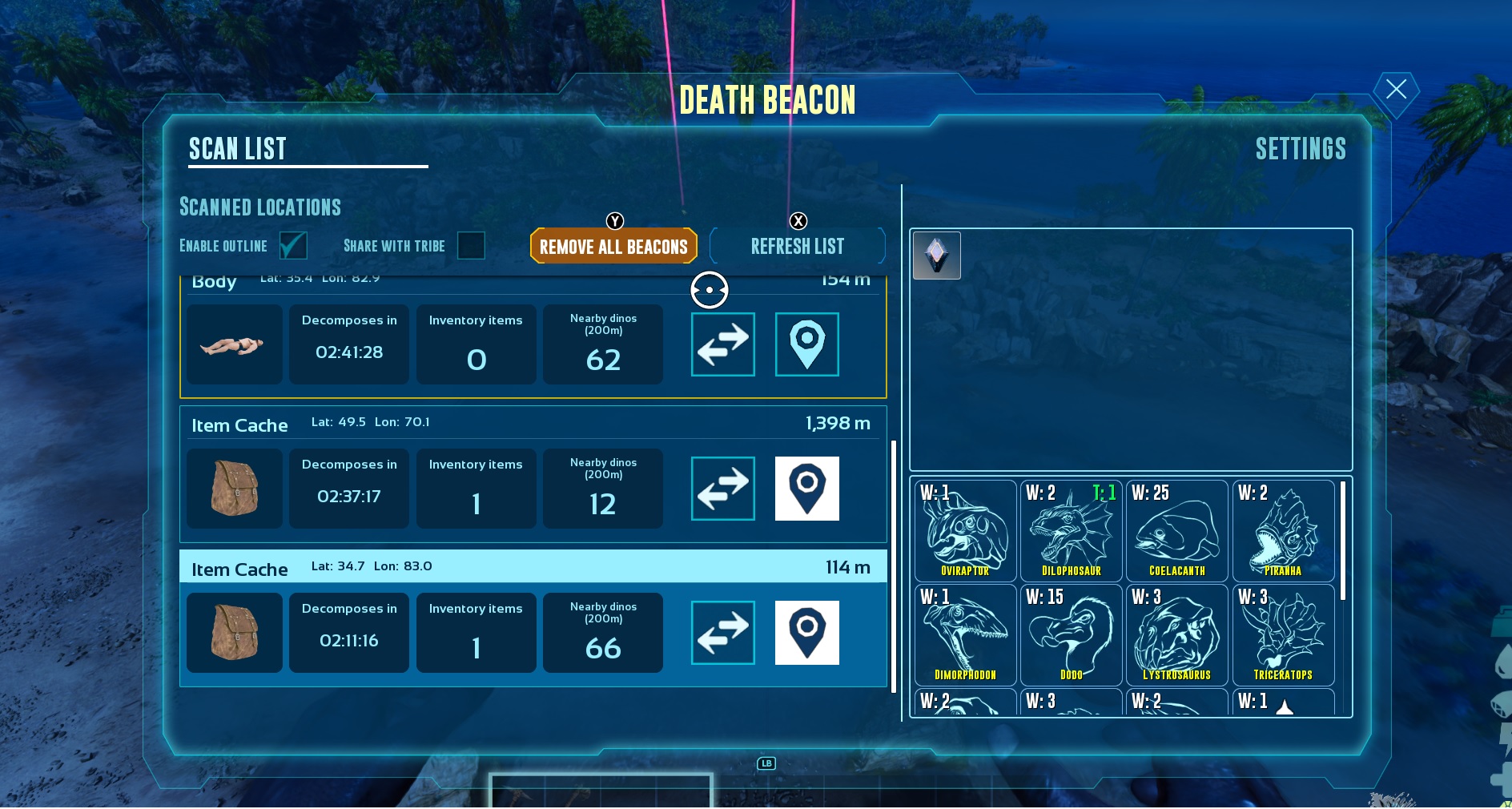Select the death beacon item in the inventory slot
This screenshot has height=809, width=1512.
(x=936, y=255)
